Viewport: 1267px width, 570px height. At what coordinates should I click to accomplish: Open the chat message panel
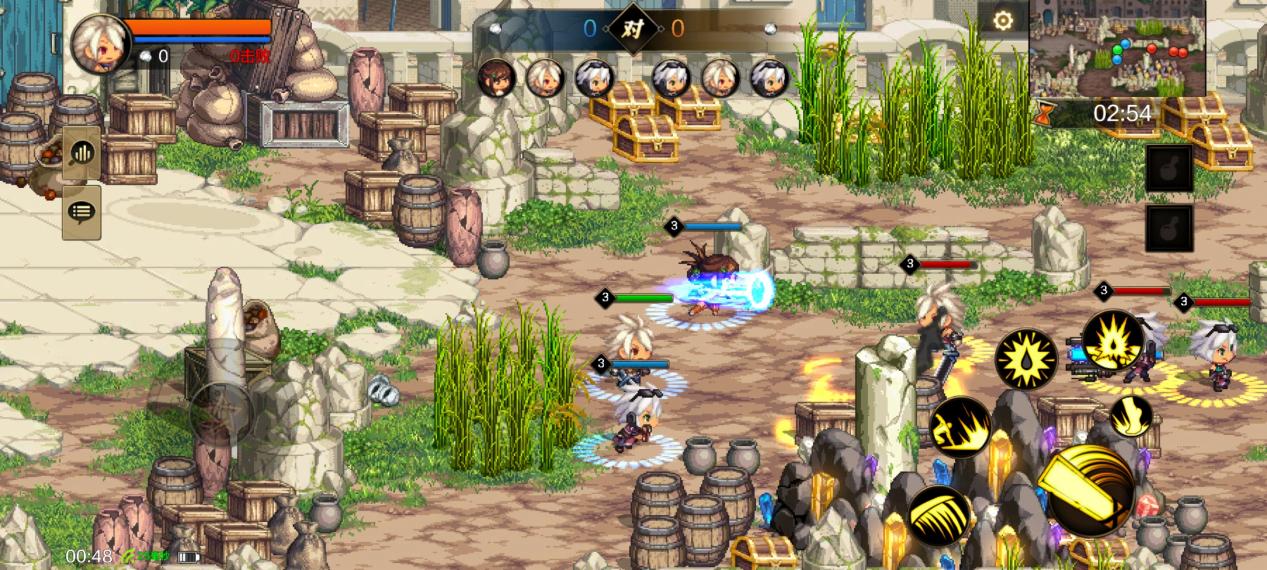(x=81, y=211)
